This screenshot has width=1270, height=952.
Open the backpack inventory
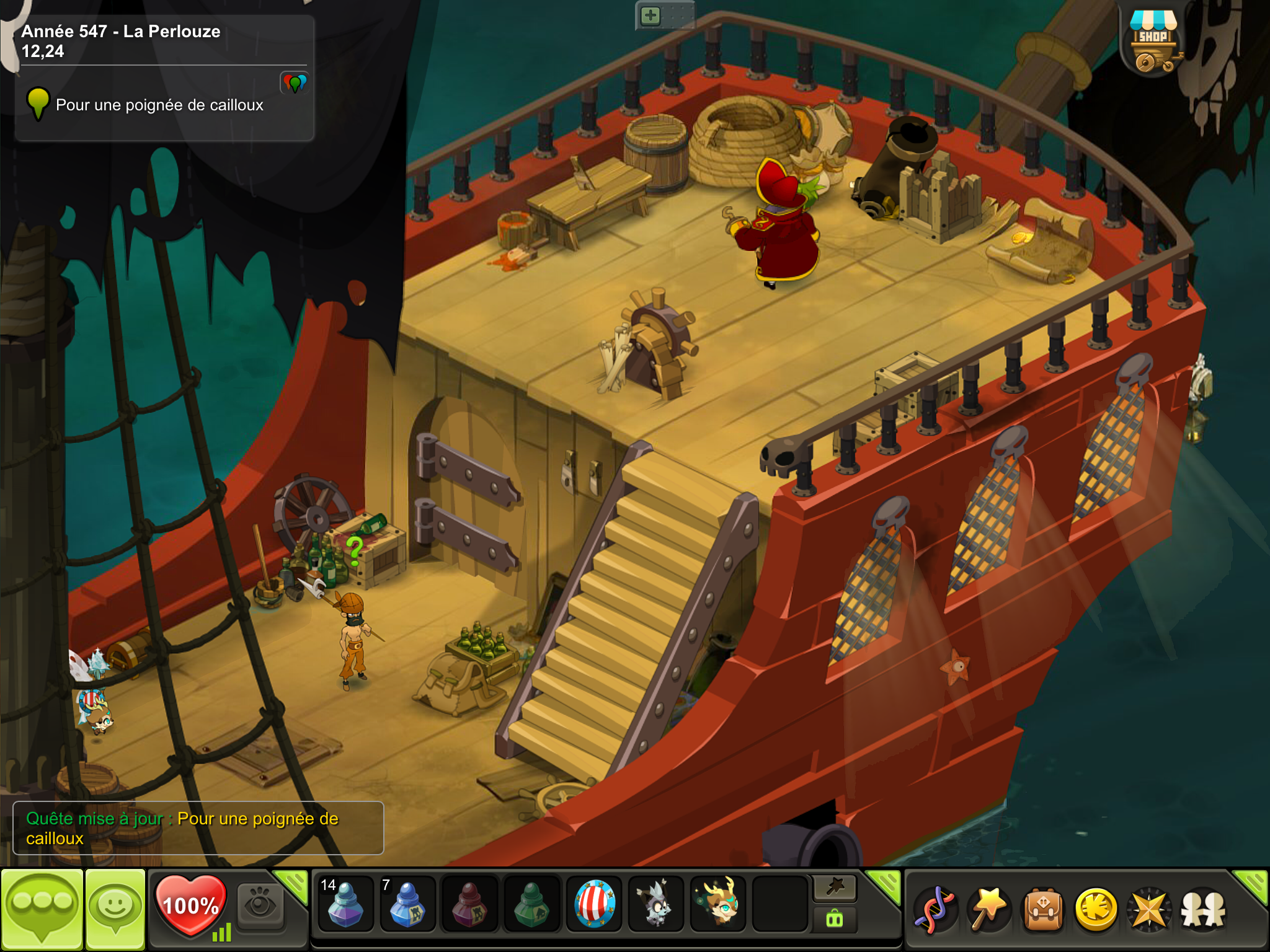pos(1043,909)
